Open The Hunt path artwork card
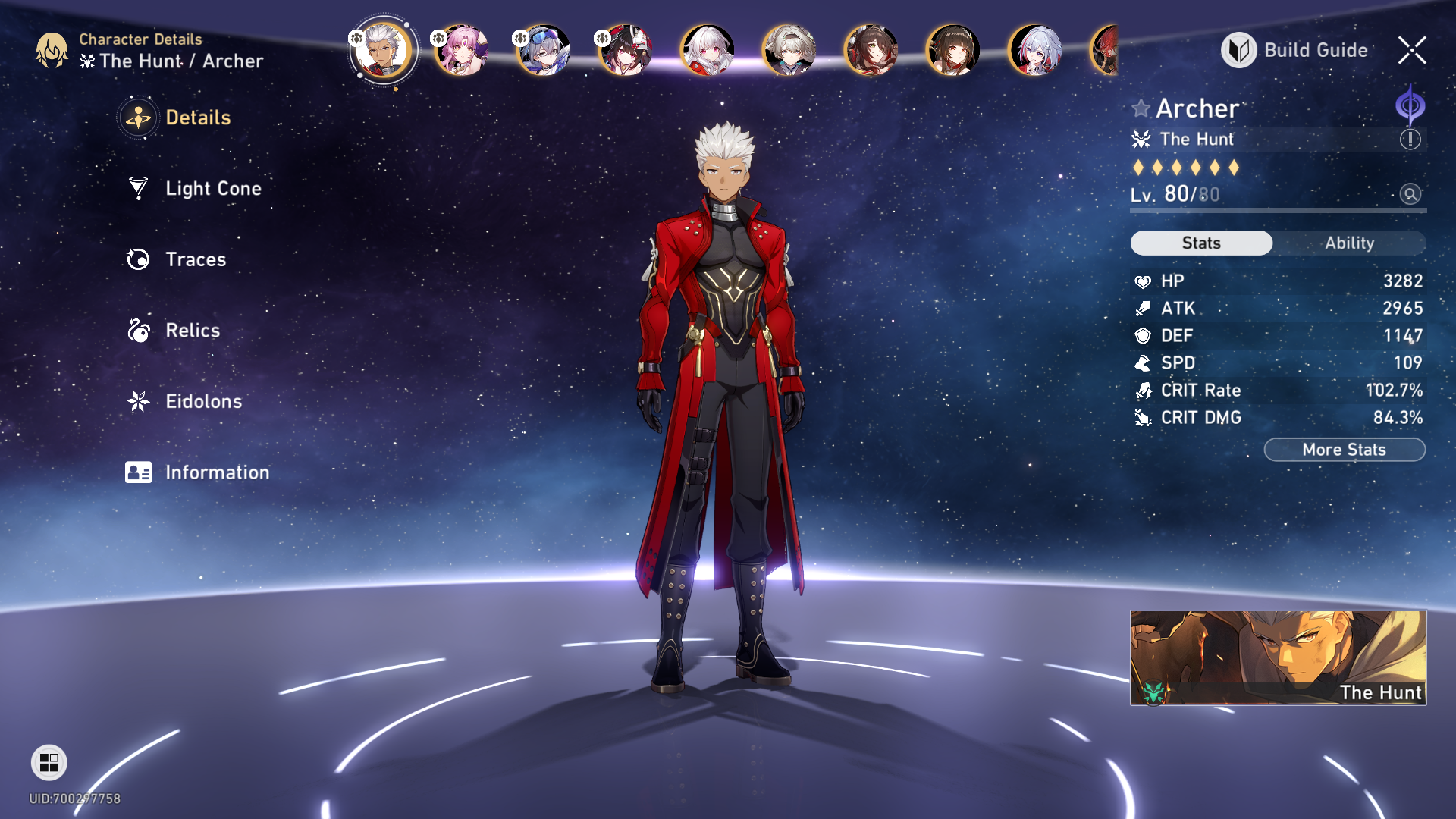The image size is (1456, 819). (x=1278, y=657)
